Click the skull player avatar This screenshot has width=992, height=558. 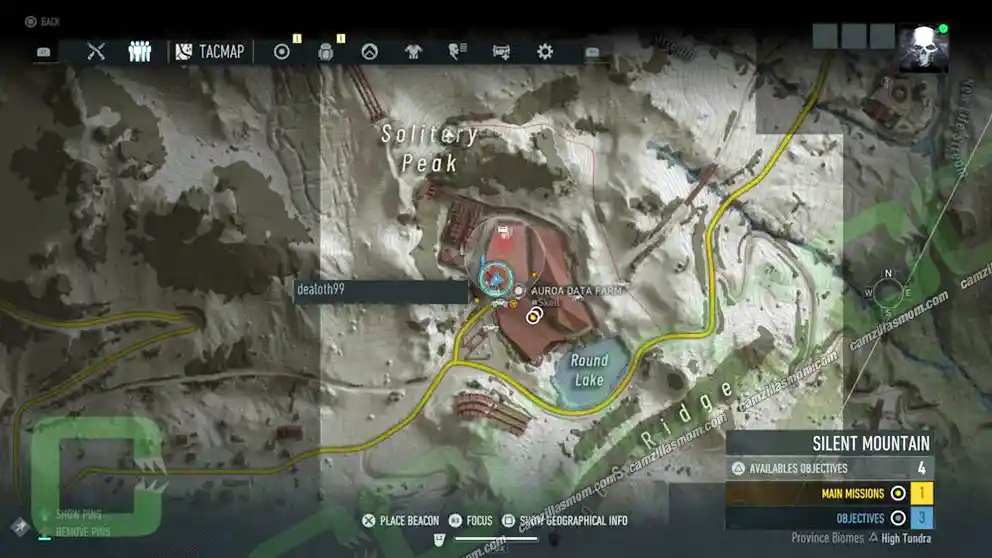[923, 48]
